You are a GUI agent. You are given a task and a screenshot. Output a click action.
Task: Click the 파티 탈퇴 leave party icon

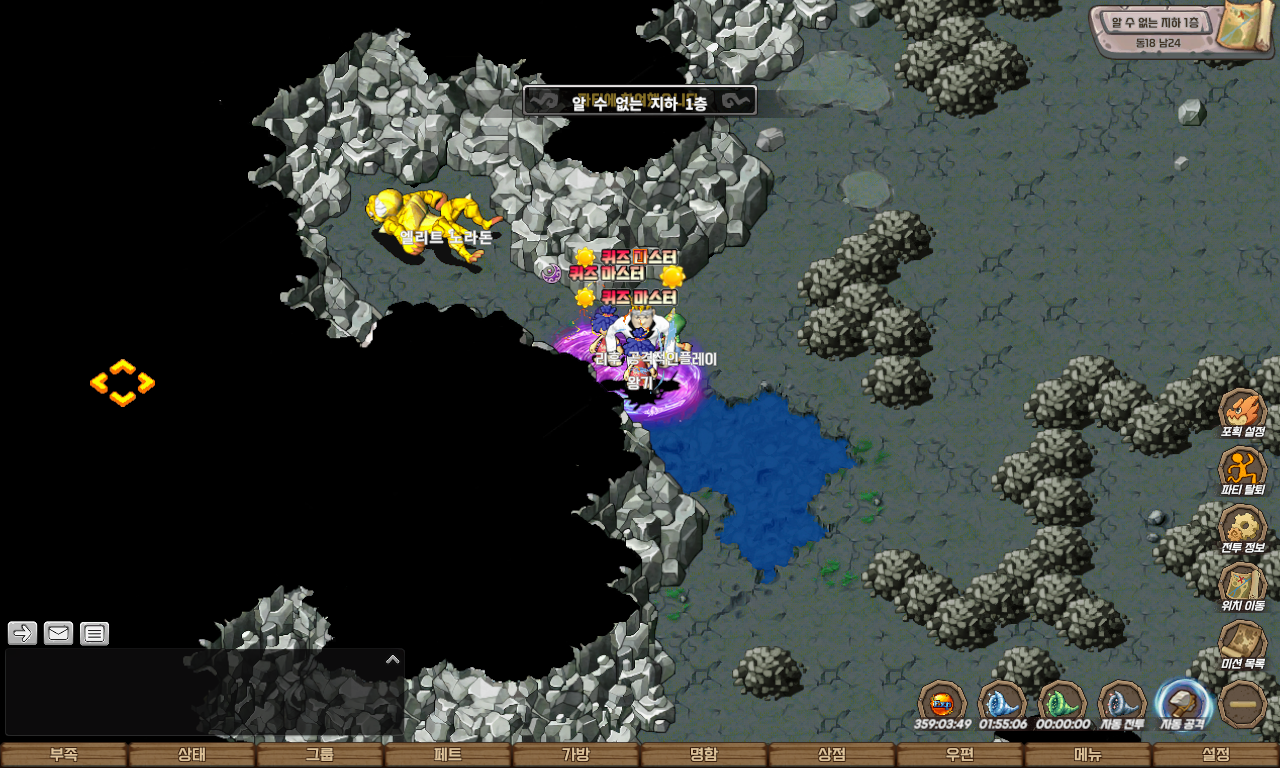click(1243, 470)
